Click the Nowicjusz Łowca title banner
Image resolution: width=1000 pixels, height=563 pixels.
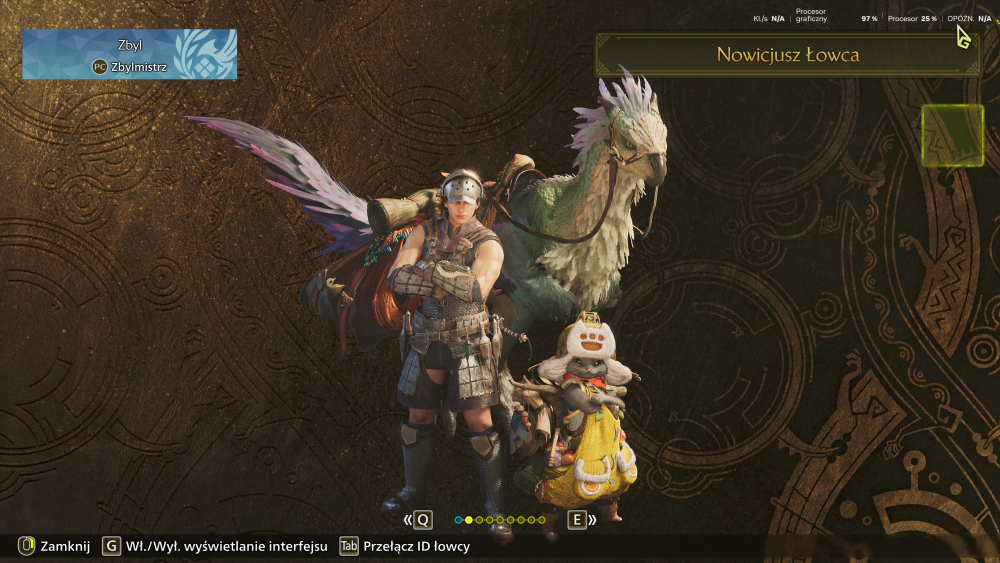click(787, 55)
